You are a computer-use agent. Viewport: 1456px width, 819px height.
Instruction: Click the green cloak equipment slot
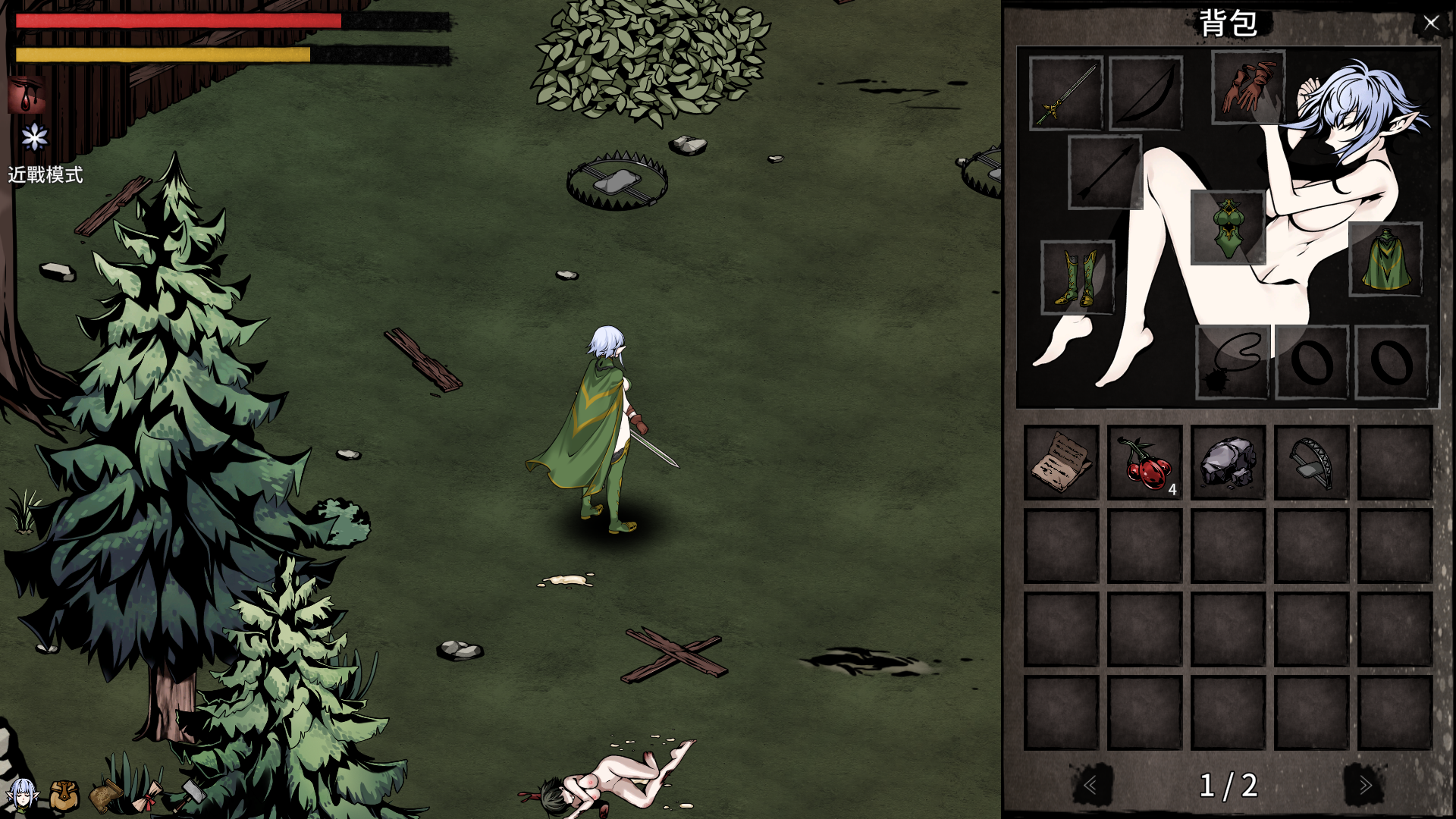coord(1385,259)
